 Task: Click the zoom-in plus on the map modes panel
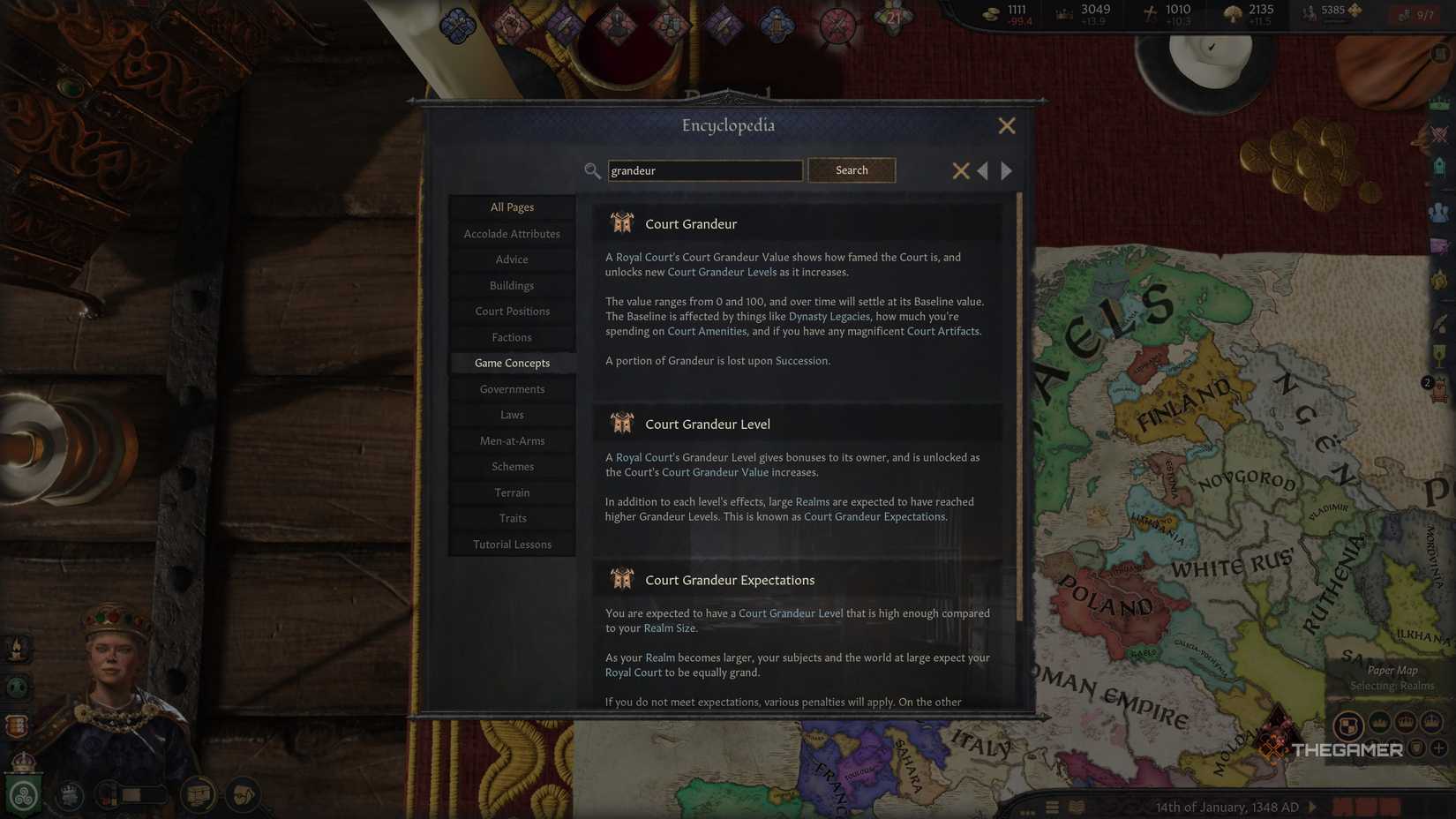click(x=1437, y=748)
